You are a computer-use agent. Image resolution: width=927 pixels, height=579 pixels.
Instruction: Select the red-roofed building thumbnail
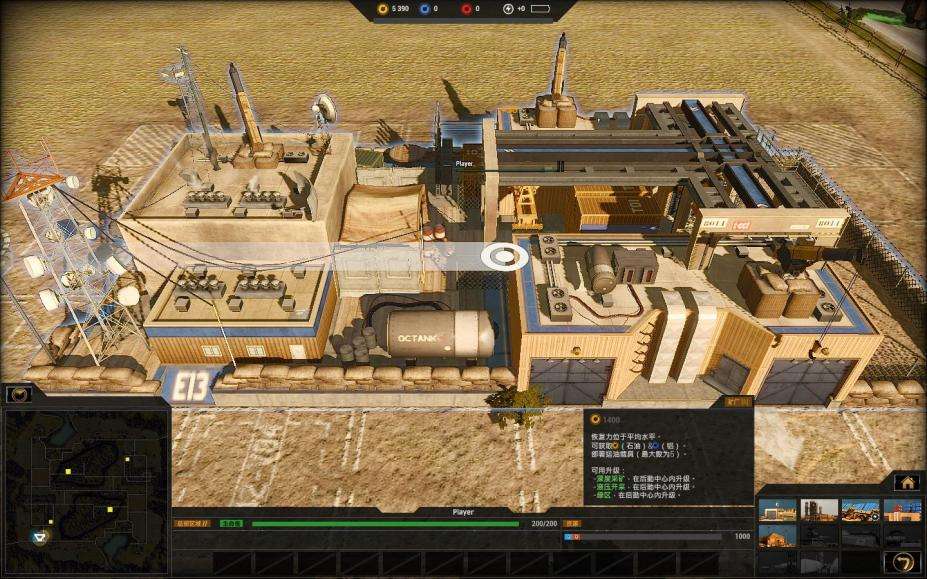click(902, 510)
